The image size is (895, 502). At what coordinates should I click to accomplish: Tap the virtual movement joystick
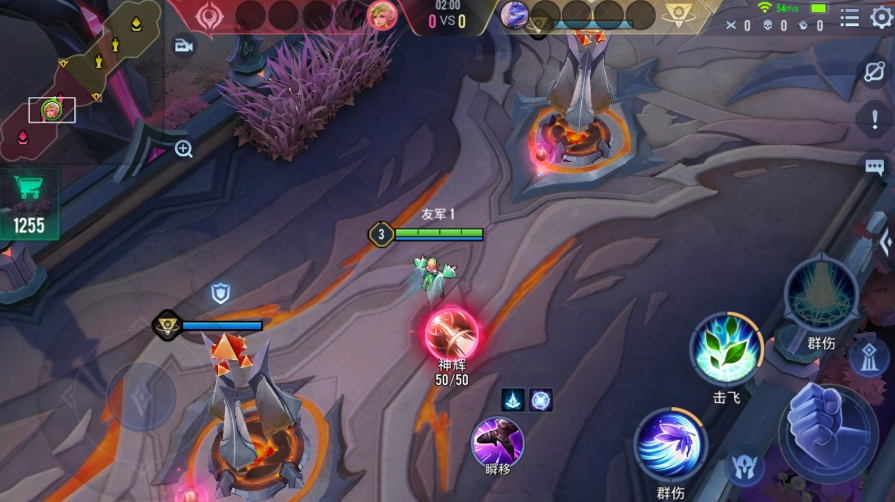click(140, 396)
